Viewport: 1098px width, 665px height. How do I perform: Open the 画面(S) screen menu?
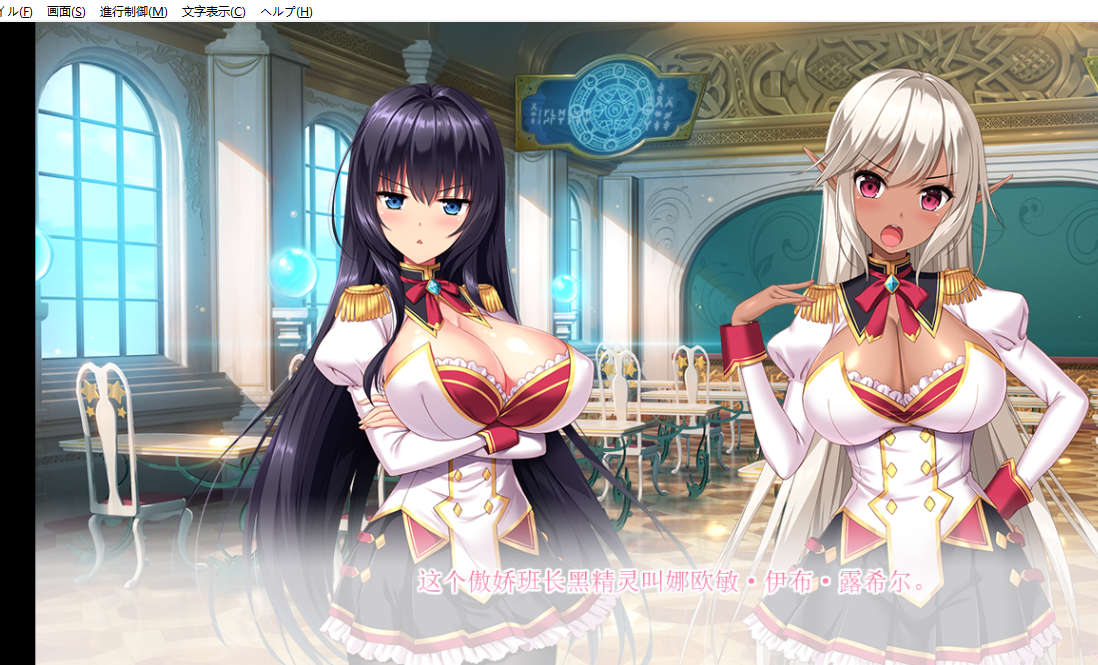[x=66, y=12]
